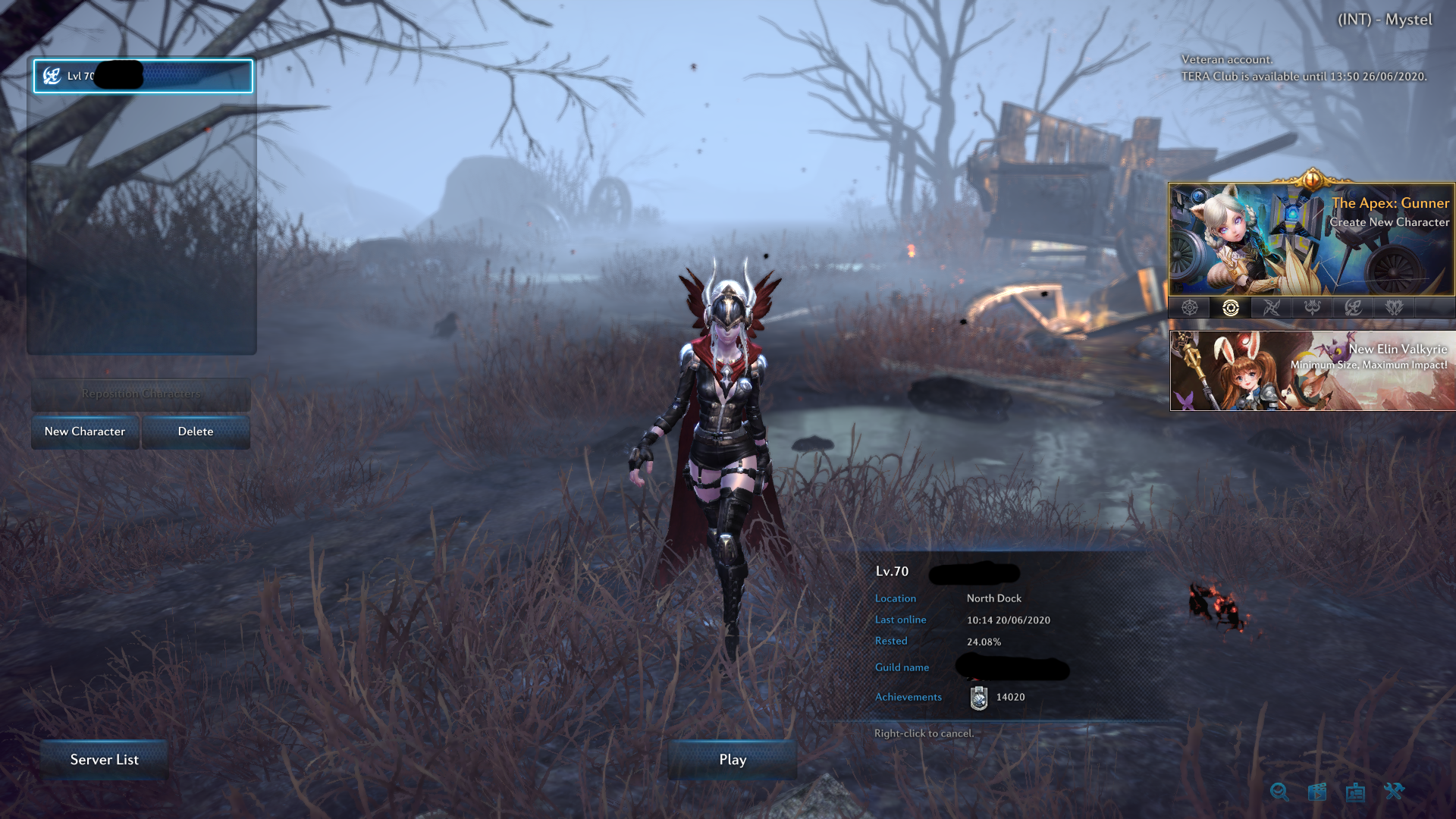Select the highlighted Gunner class icon
The height and width of the screenshot is (819, 1456).
coord(1230,306)
